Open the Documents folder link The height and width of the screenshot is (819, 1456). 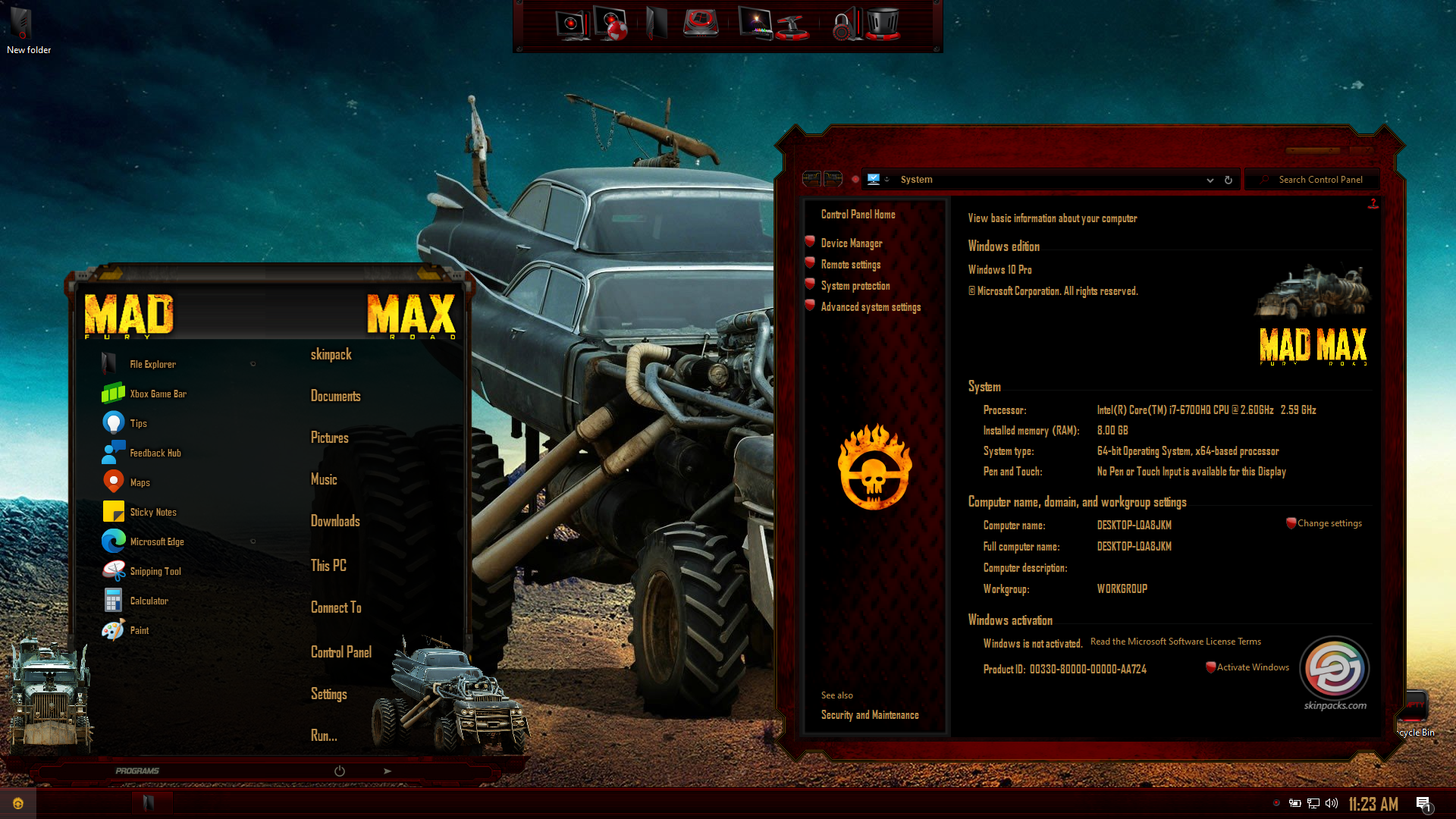(x=335, y=396)
